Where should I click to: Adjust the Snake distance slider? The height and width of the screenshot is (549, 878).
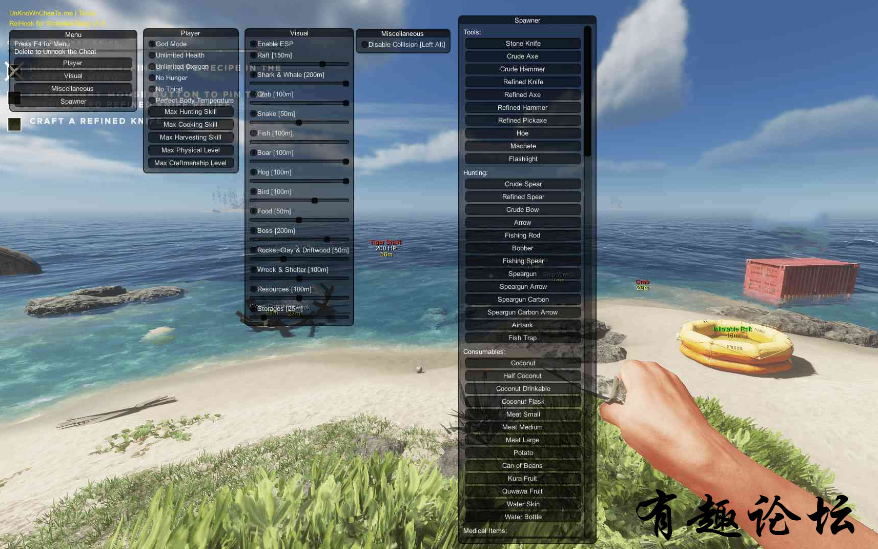[x=298, y=122]
